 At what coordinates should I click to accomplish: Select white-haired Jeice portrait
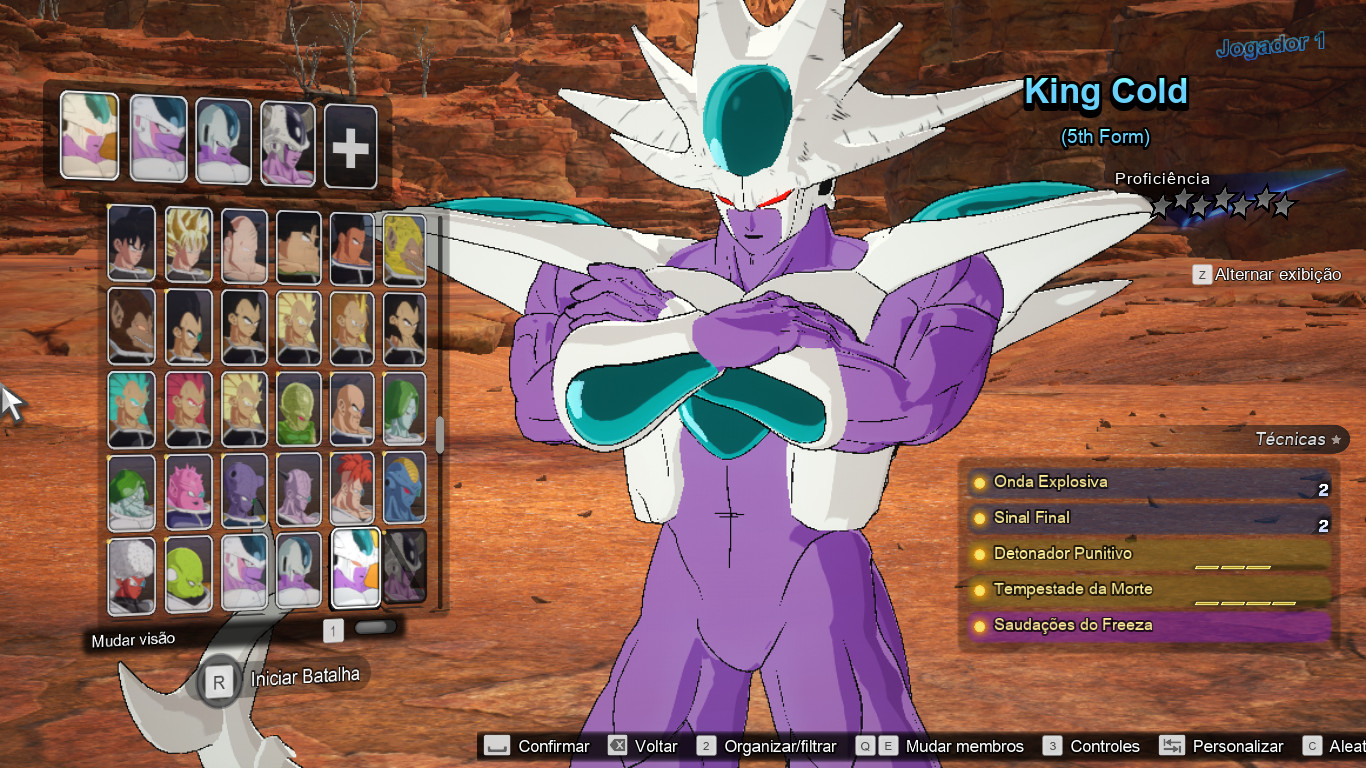(131, 574)
